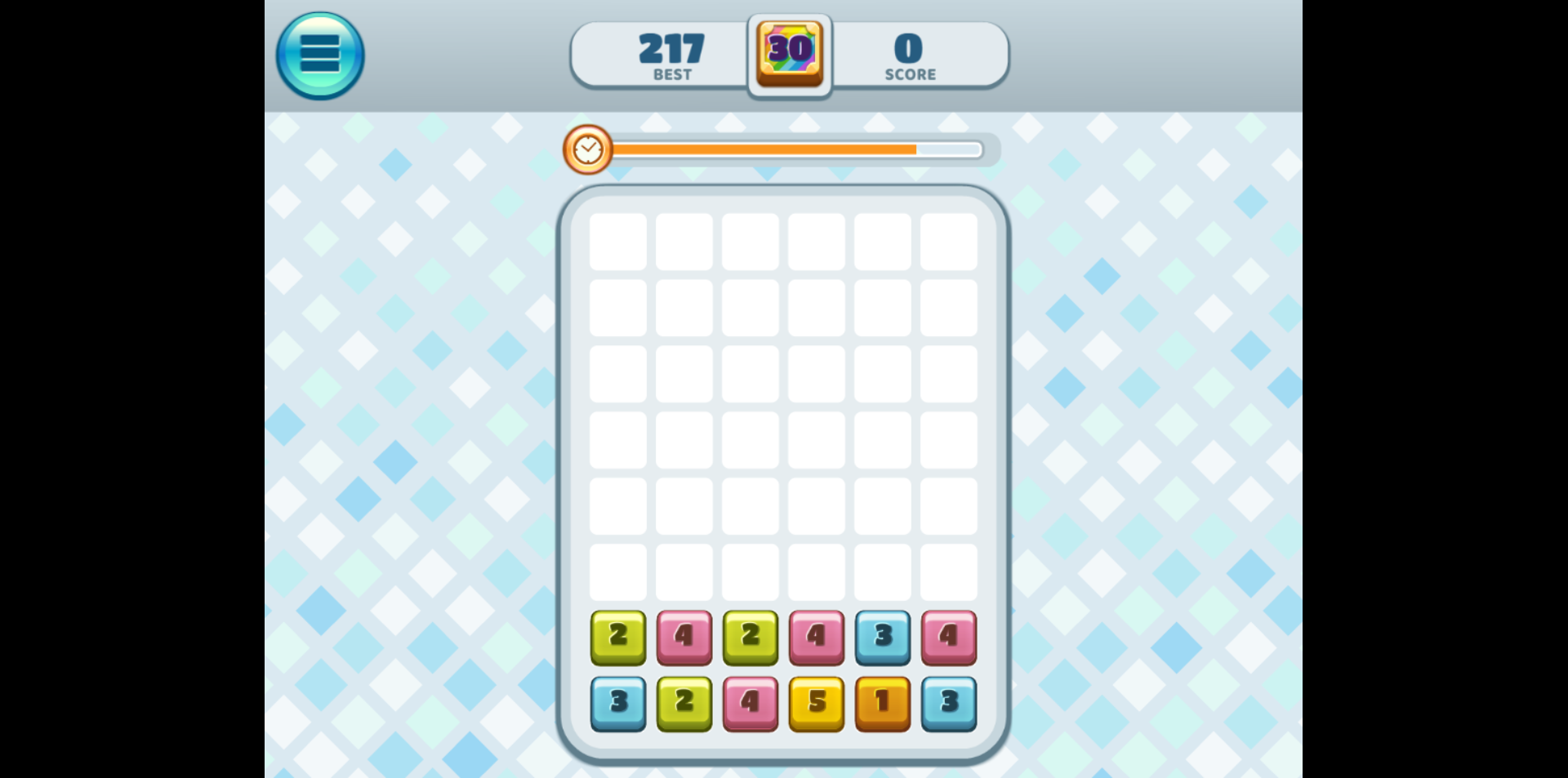The width and height of the screenshot is (1568, 778).
Task: Click the top-right empty grid cell
Action: (x=948, y=241)
